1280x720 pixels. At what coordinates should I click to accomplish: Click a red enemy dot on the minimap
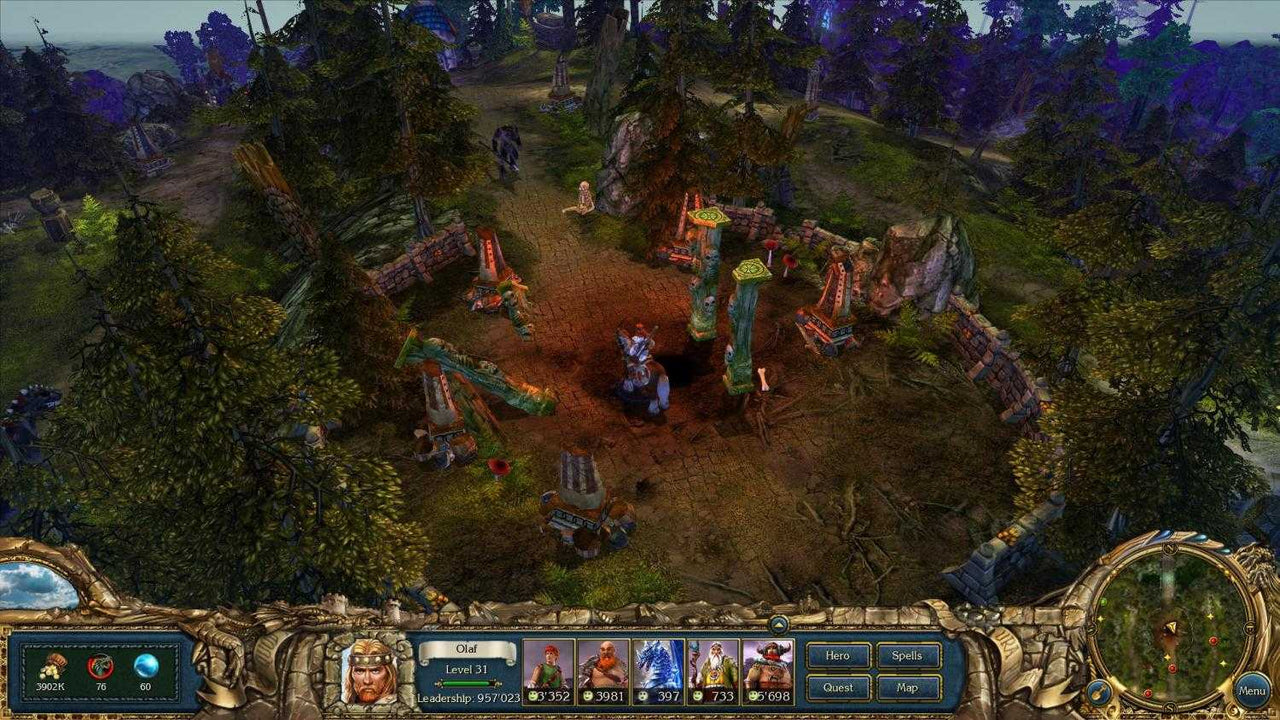1213,640
